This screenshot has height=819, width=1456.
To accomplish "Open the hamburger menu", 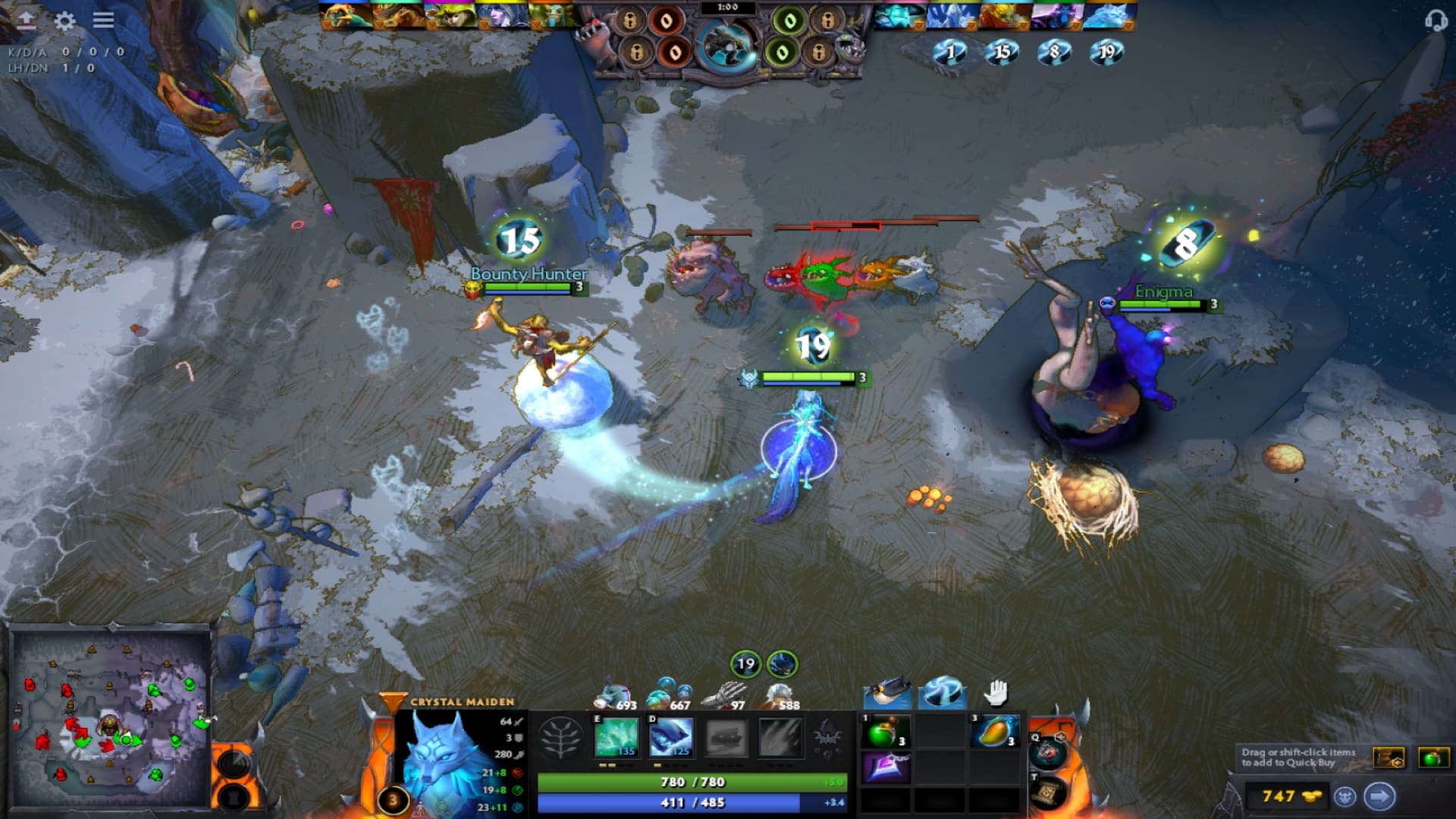I will pos(104,21).
